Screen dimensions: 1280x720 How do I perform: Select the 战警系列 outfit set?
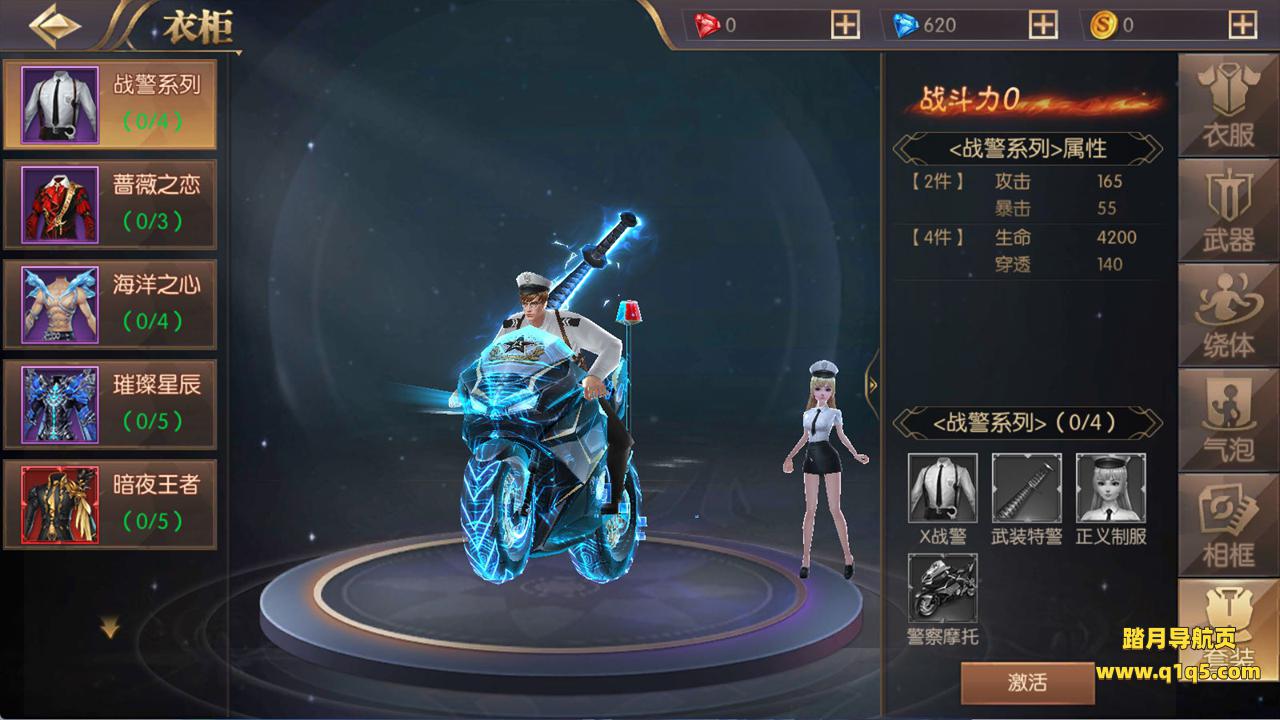click(x=109, y=104)
